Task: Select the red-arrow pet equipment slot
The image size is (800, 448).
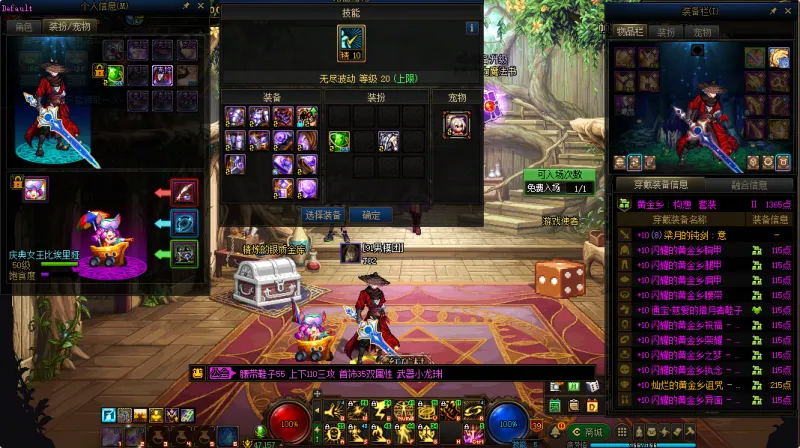Action: [x=184, y=191]
